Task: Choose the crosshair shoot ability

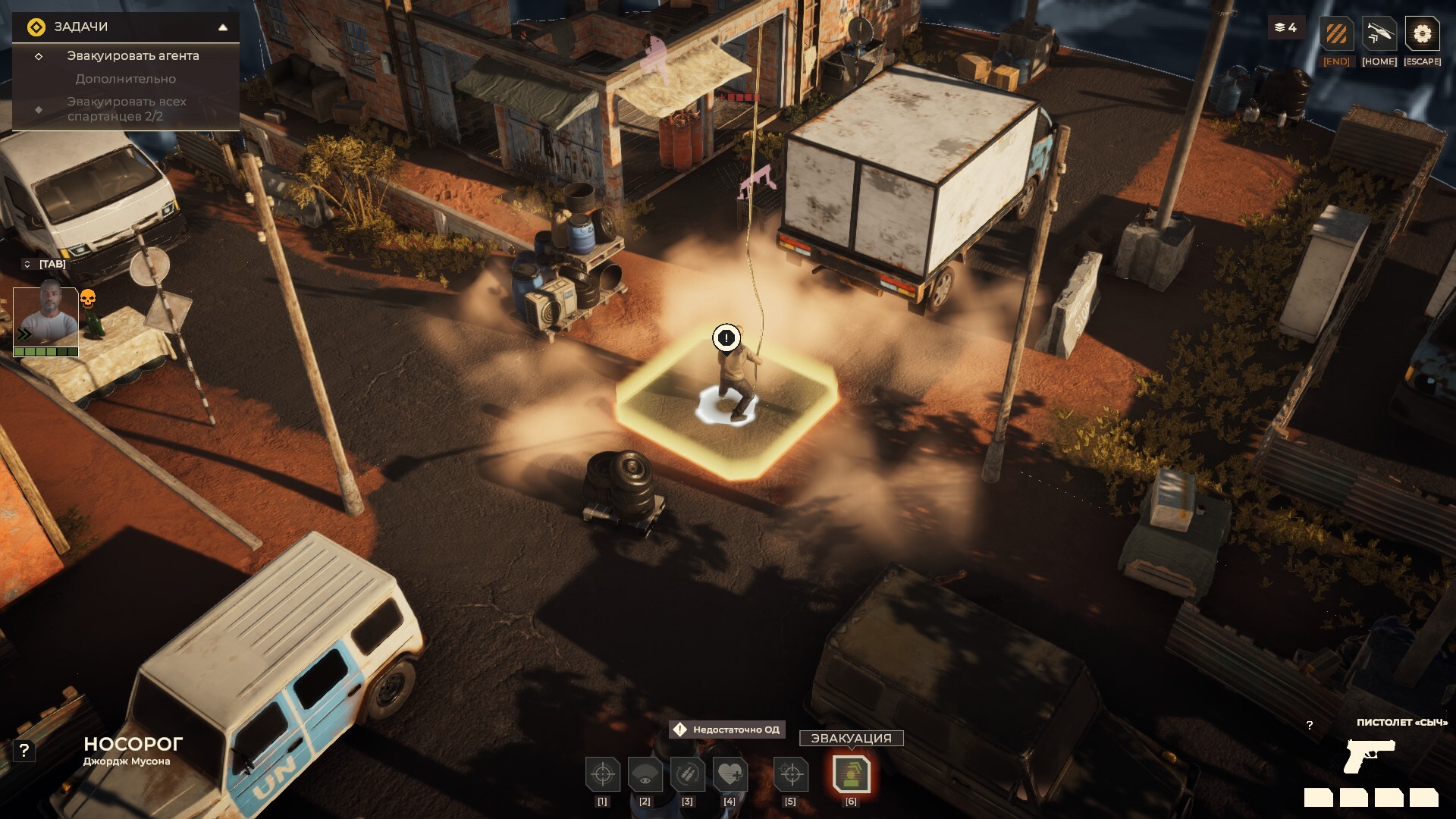Action: pyautogui.click(x=603, y=774)
